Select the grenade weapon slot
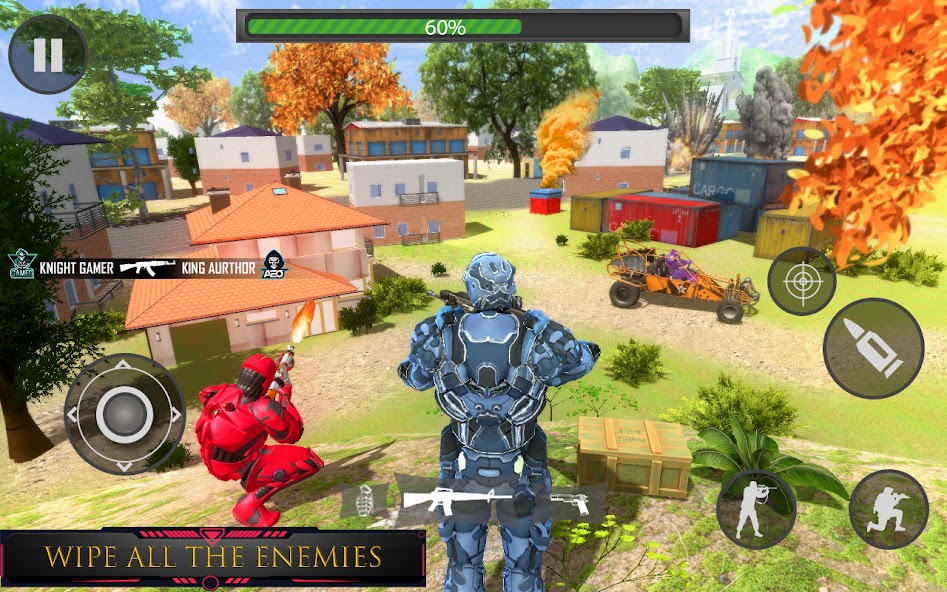This screenshot has width=947, height=592. click(x=362, y=499)
